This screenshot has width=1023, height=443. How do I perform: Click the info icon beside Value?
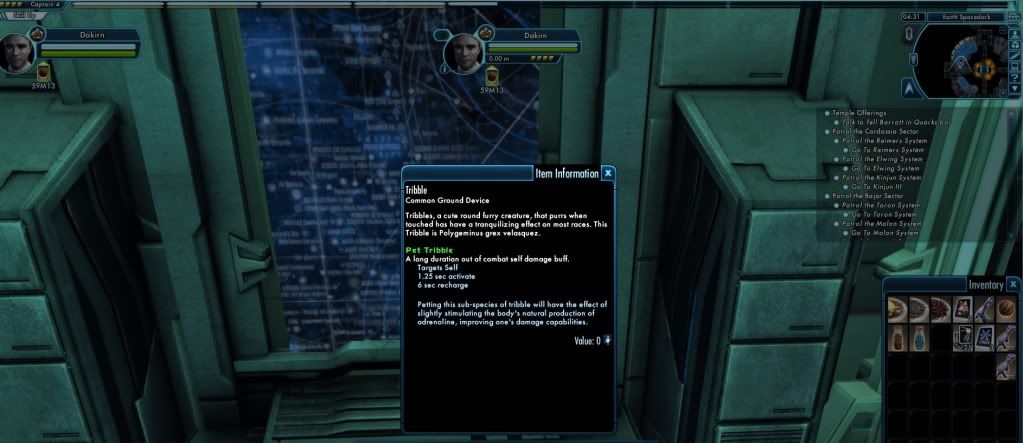(607, 341)
